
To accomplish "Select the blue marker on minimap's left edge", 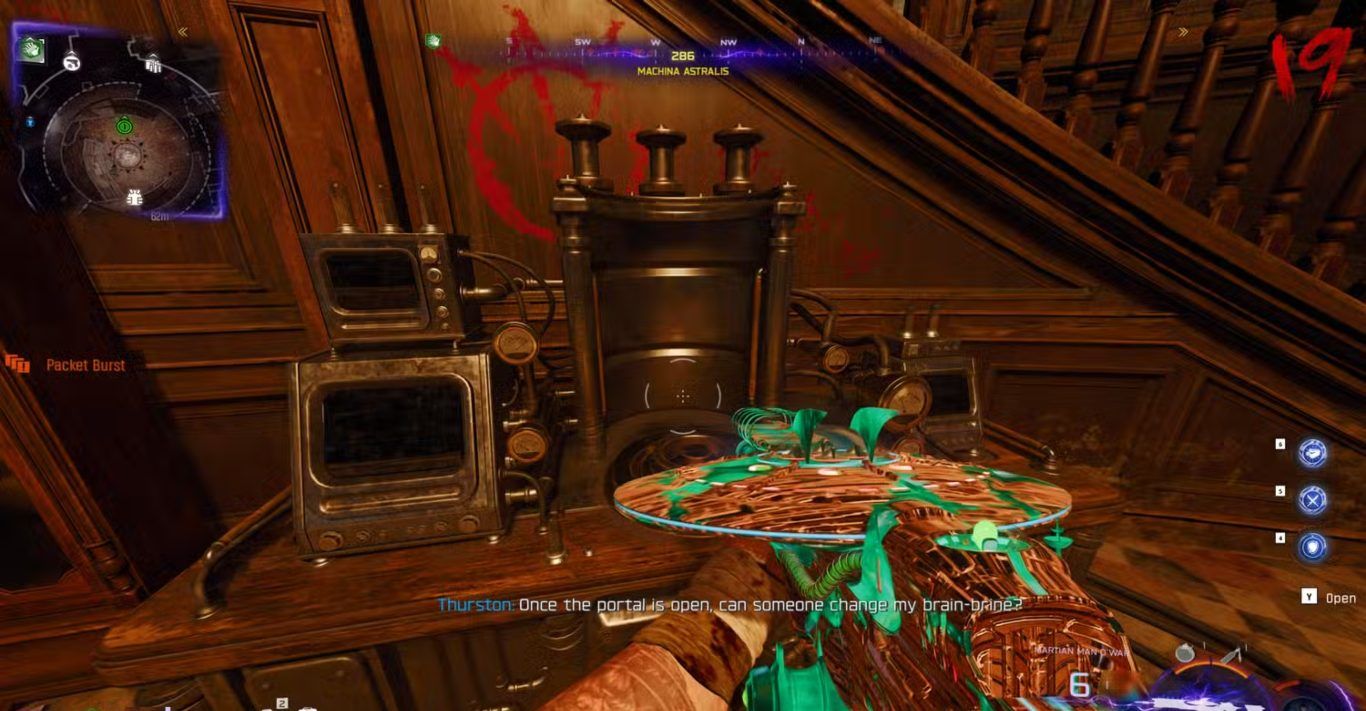I will [29, 121].
